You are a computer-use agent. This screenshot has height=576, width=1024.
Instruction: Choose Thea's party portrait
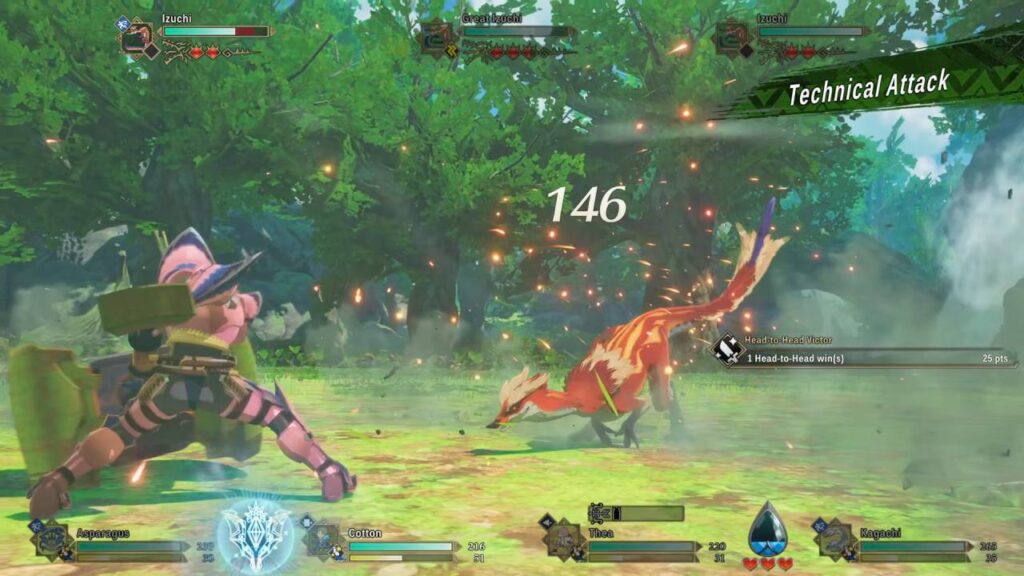point(563,539)
